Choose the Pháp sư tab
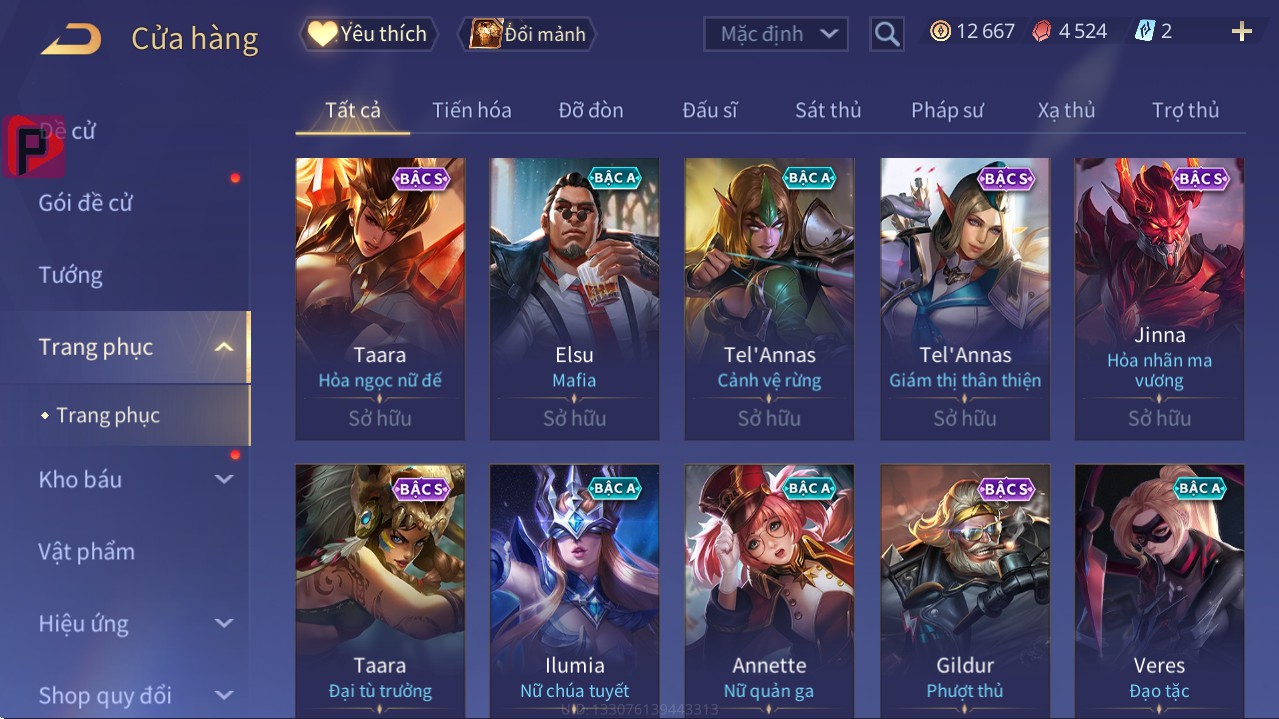This screenshot has height=719, width=1279. point(947,110)
